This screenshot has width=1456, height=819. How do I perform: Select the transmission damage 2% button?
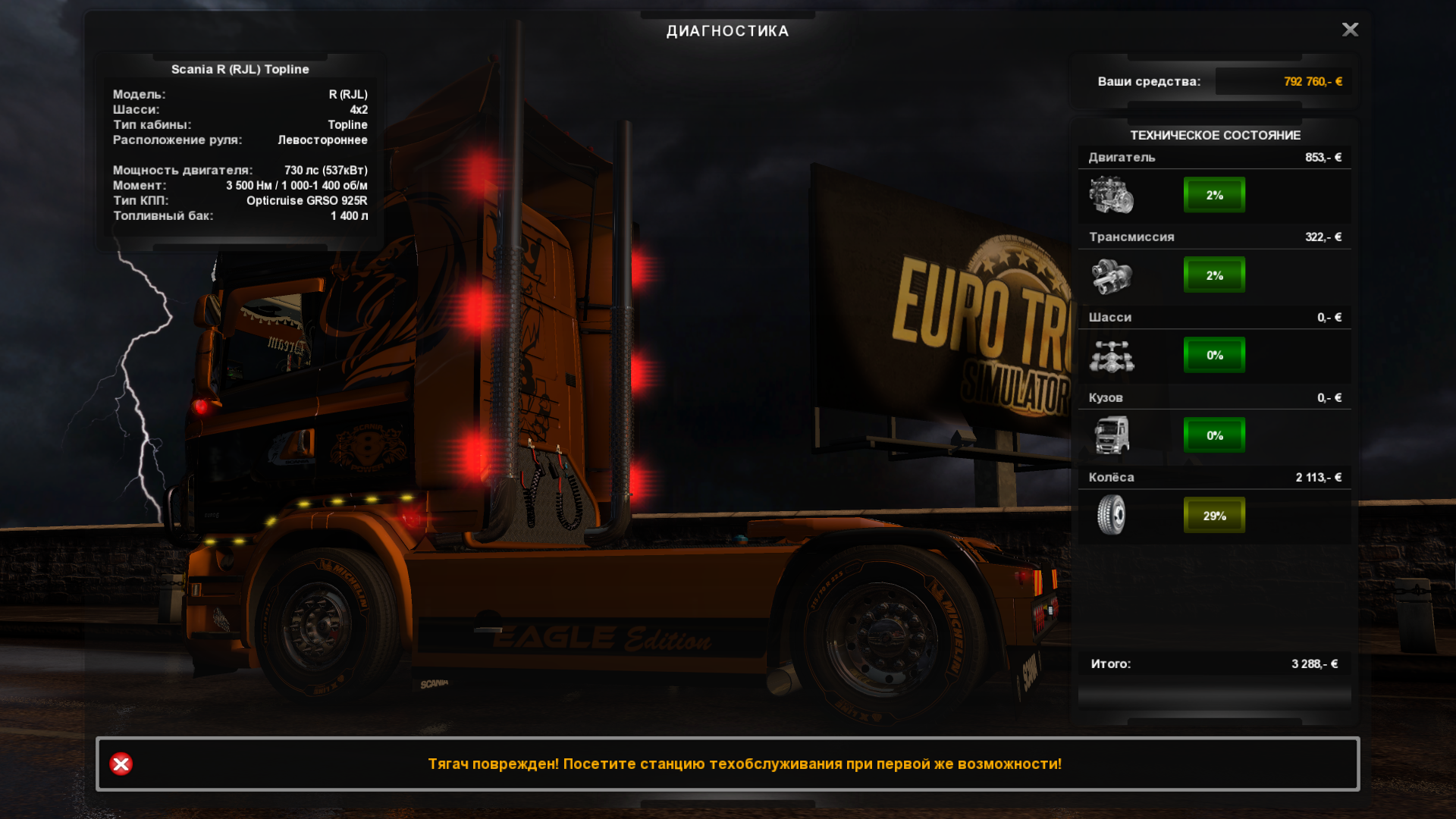1214,275
